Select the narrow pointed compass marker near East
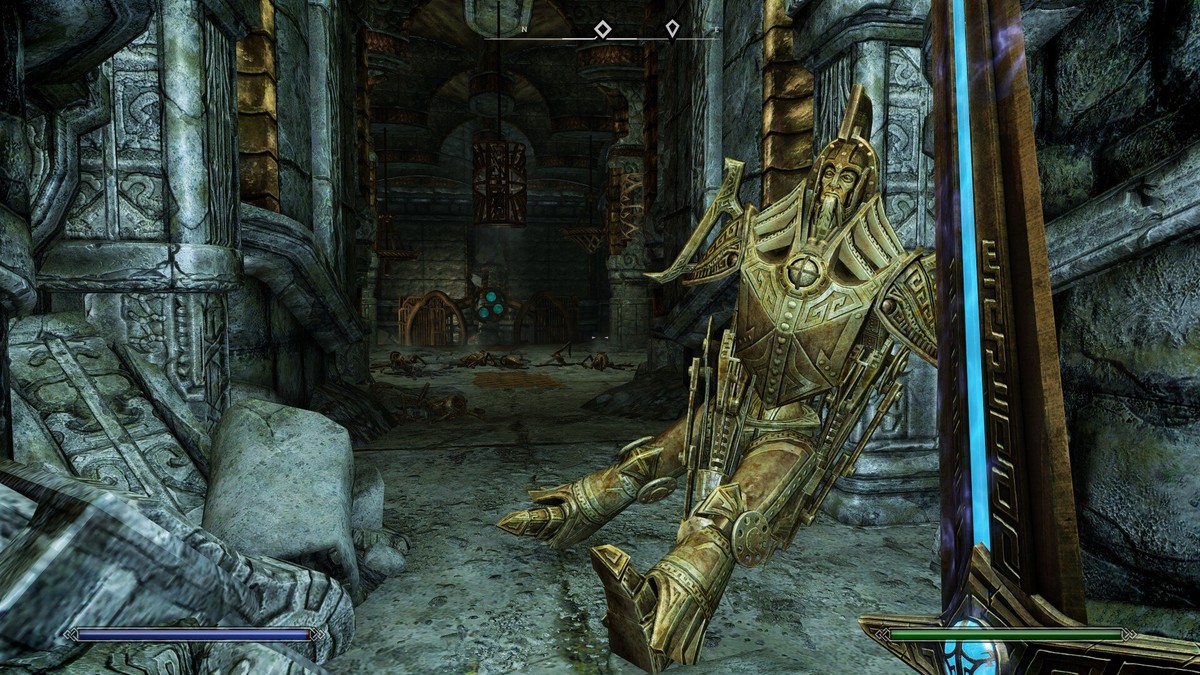 tap(673, 29)
